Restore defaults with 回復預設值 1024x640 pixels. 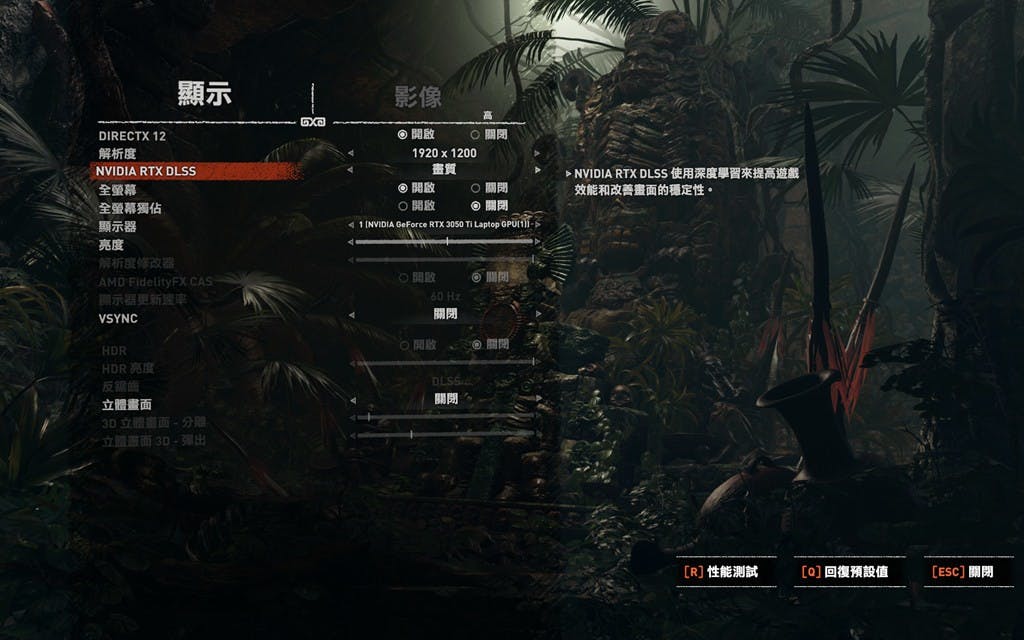[x=845, y=572]
